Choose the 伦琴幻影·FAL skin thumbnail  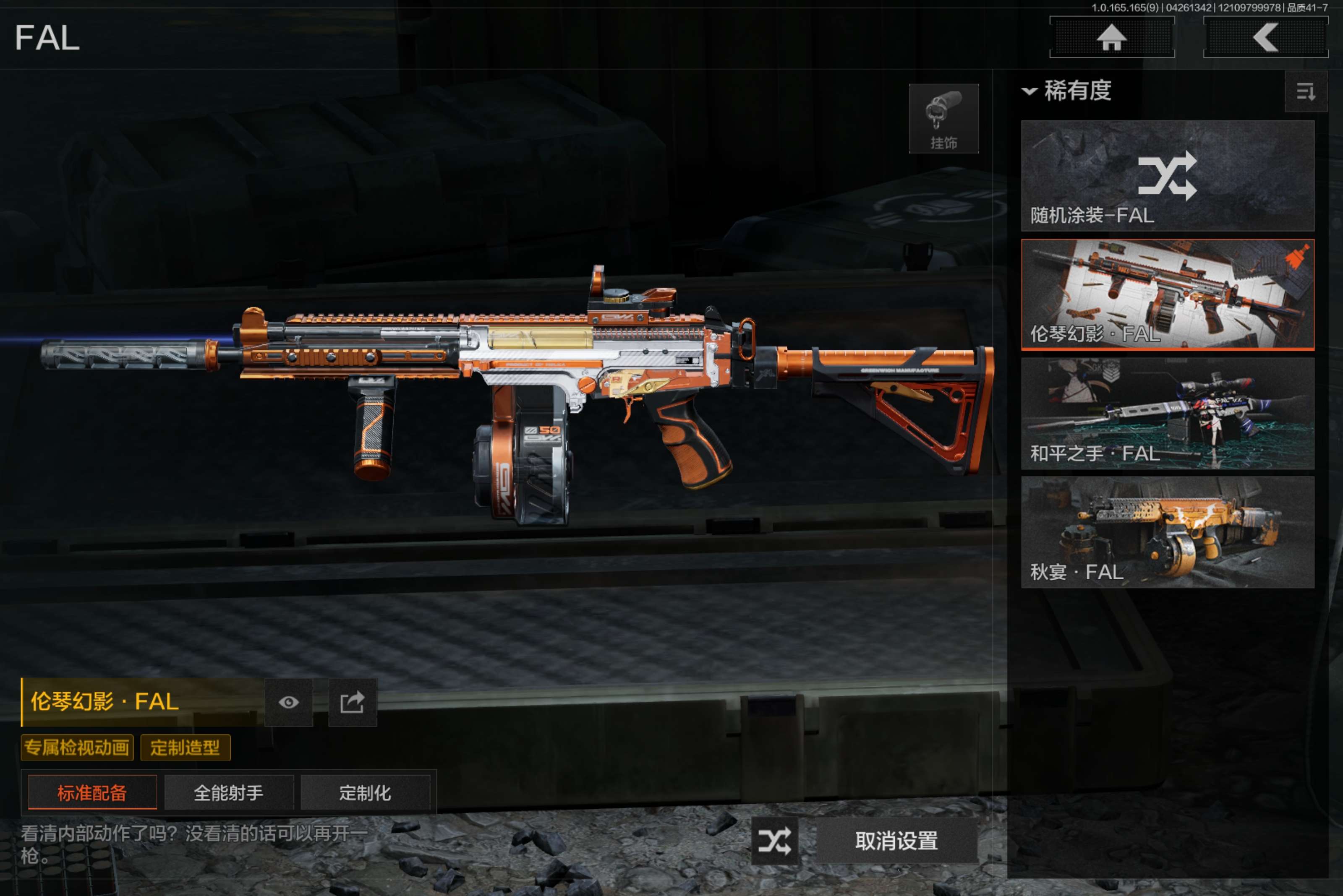[1167, 294]
